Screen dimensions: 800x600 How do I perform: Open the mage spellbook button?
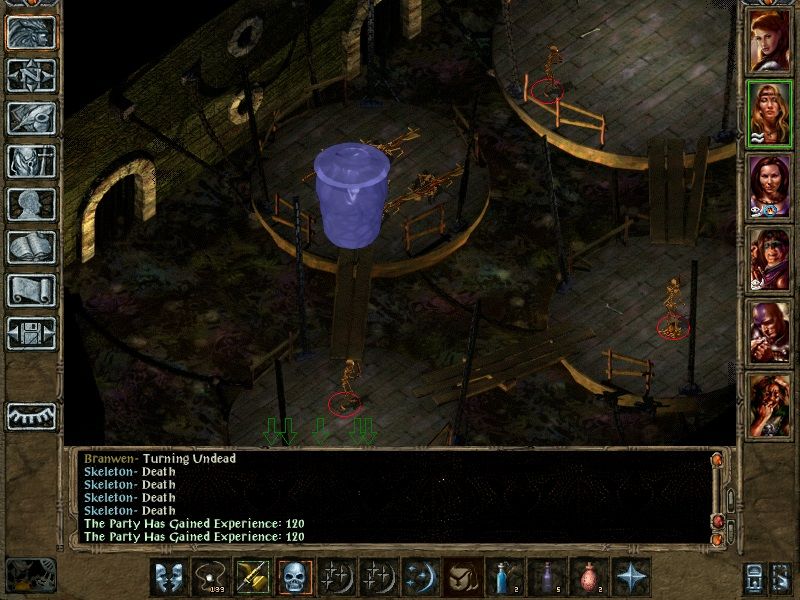tap(31, 248)
